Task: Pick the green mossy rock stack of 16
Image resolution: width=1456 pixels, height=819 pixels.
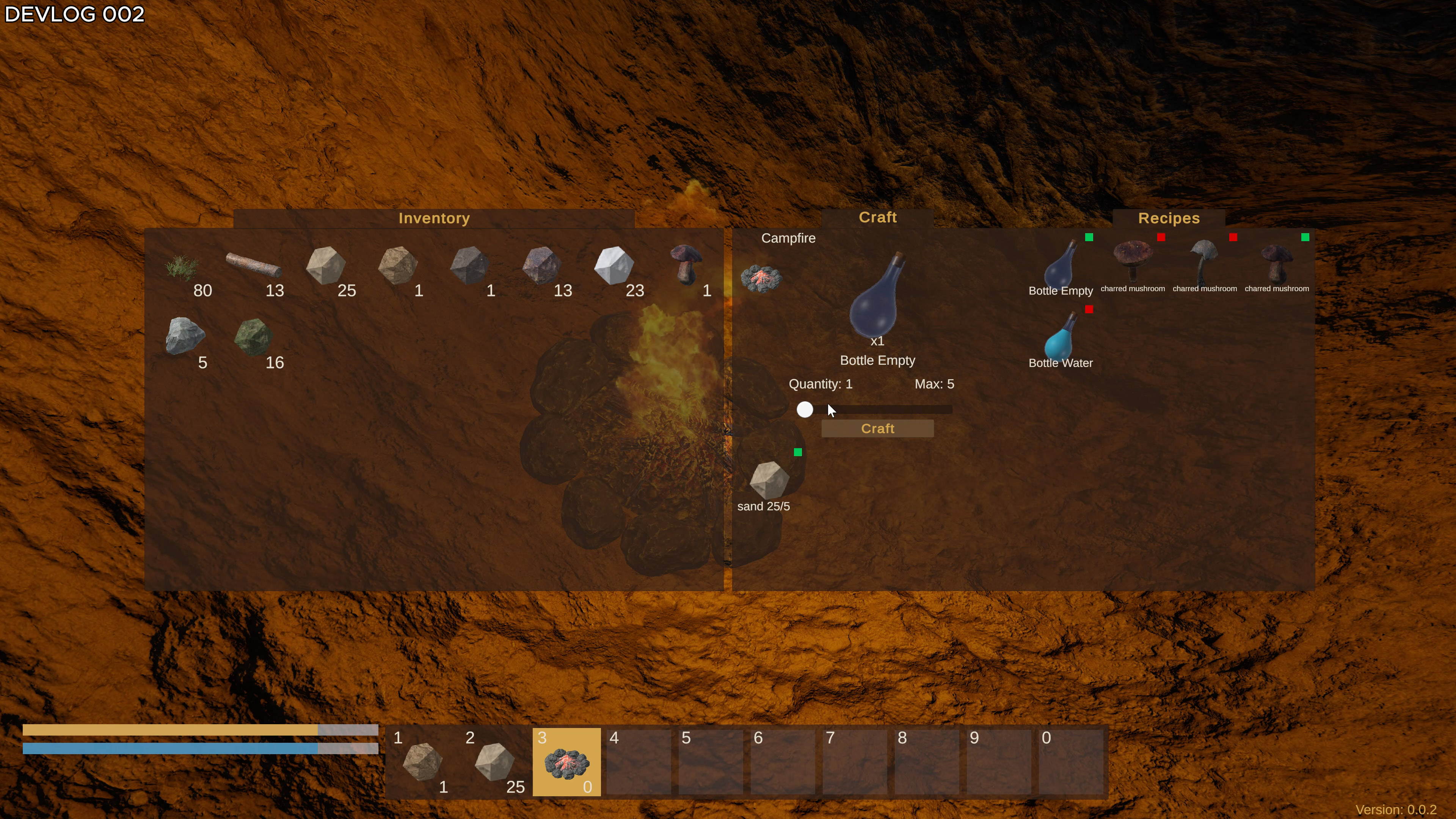Action: [254, 337]
